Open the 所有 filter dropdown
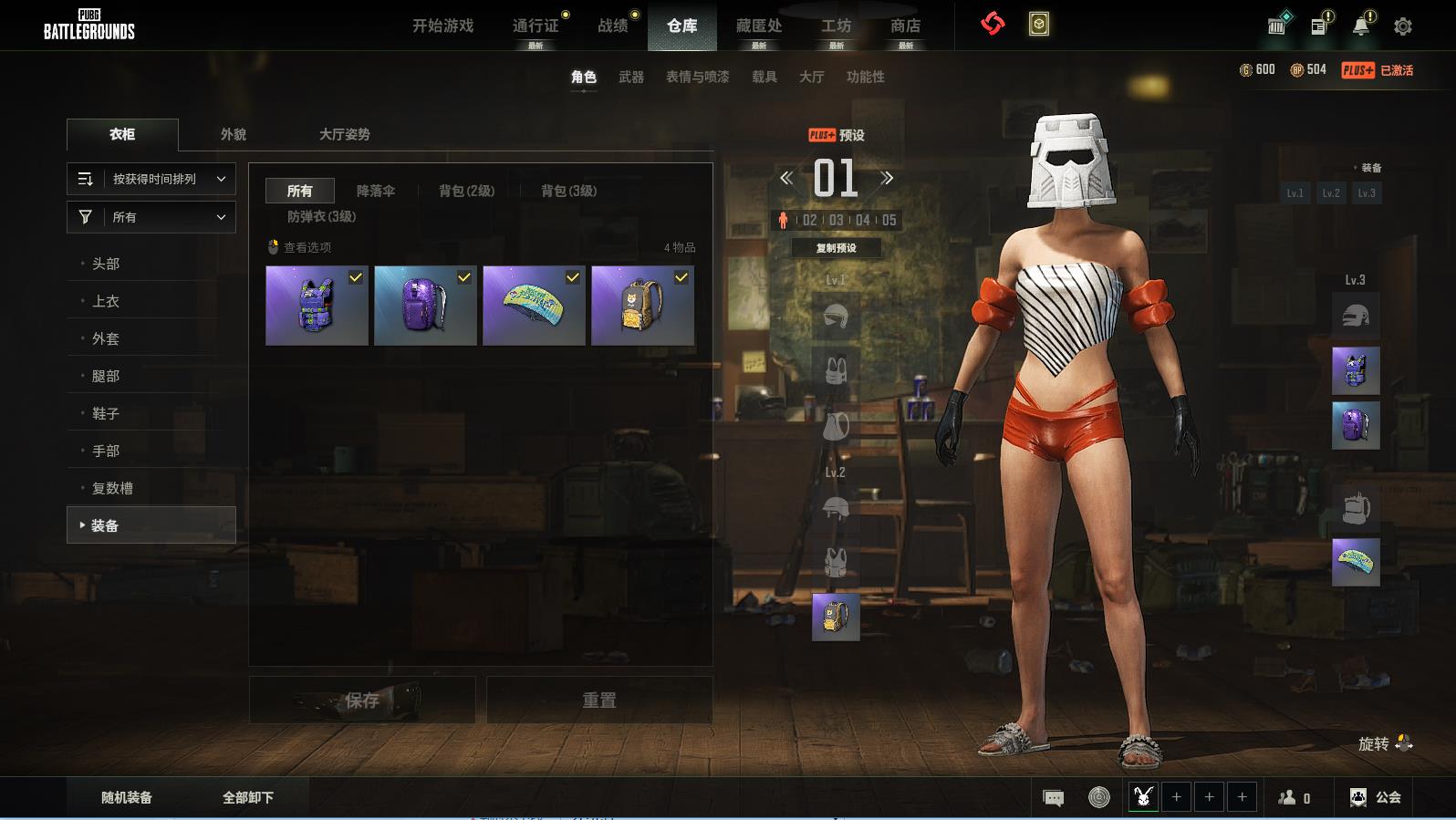The image size is (1456, 820). tap(151, 217)
